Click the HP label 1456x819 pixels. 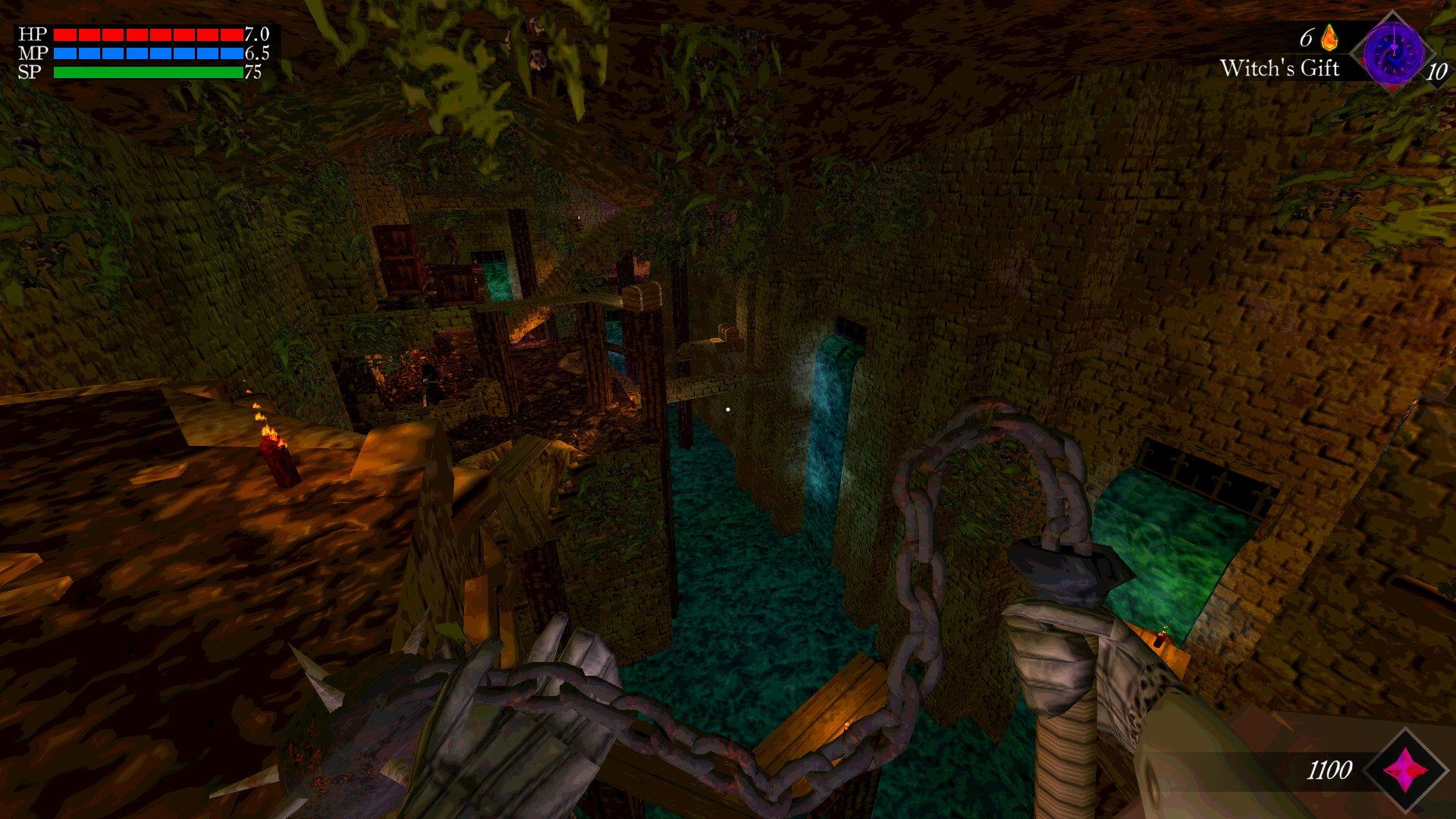pos(33,33)
